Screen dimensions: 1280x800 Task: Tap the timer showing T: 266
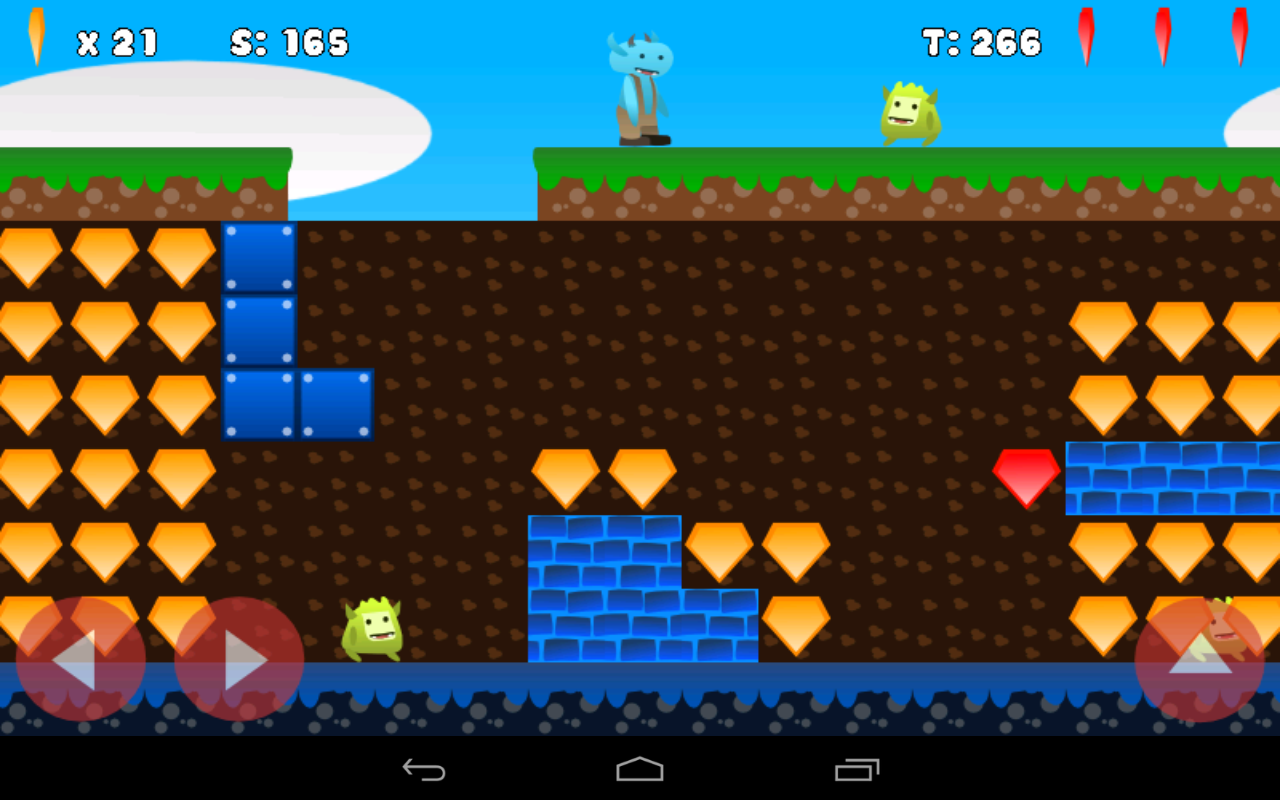tap(981, 42)
